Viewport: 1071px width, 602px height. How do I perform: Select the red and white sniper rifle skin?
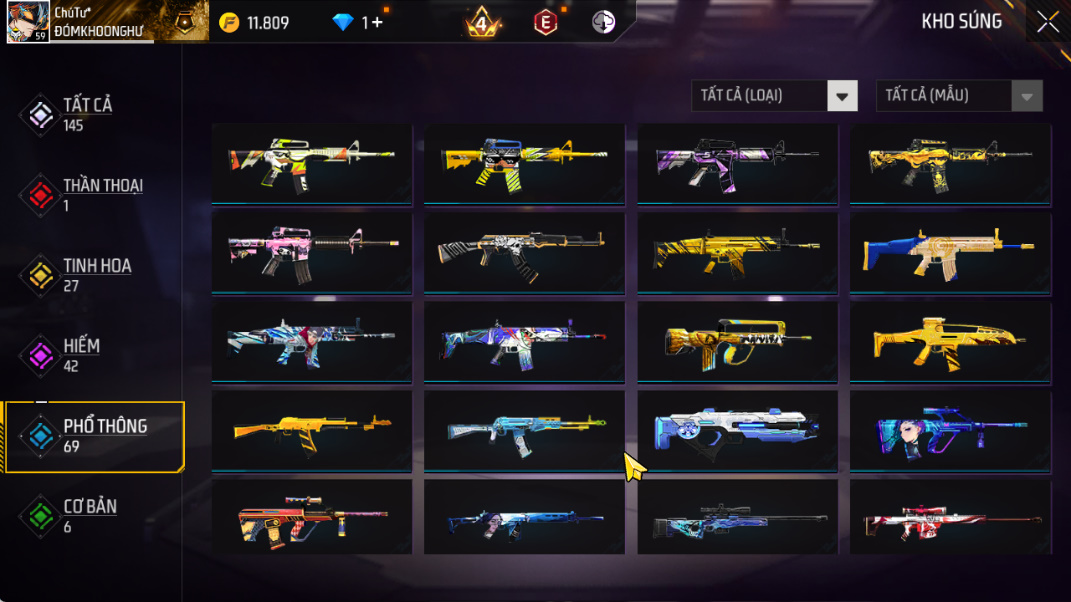949,519
